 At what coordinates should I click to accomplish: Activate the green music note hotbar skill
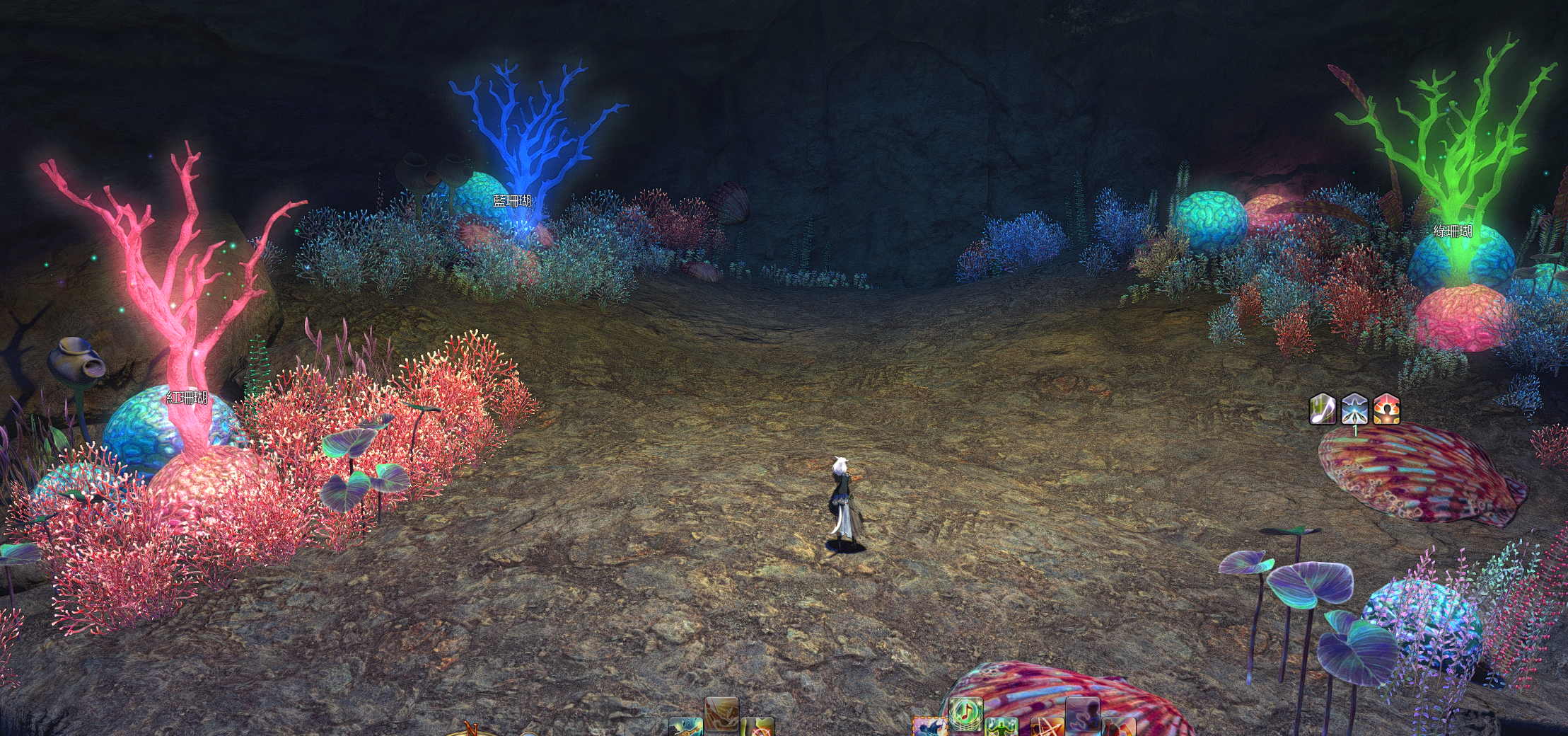pyautogui.click(x=965, y=713)
